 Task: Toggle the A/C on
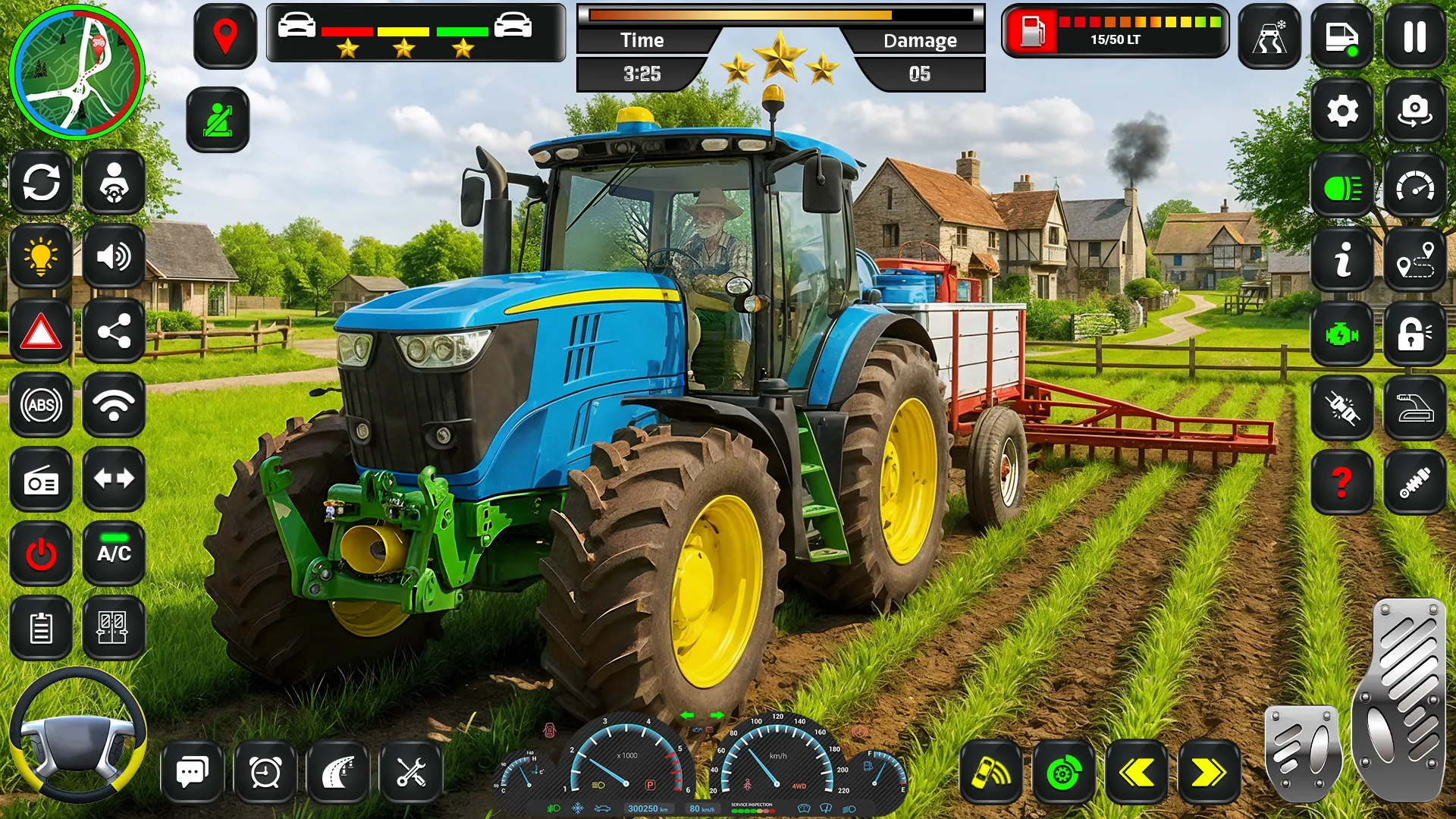[114, 553]
